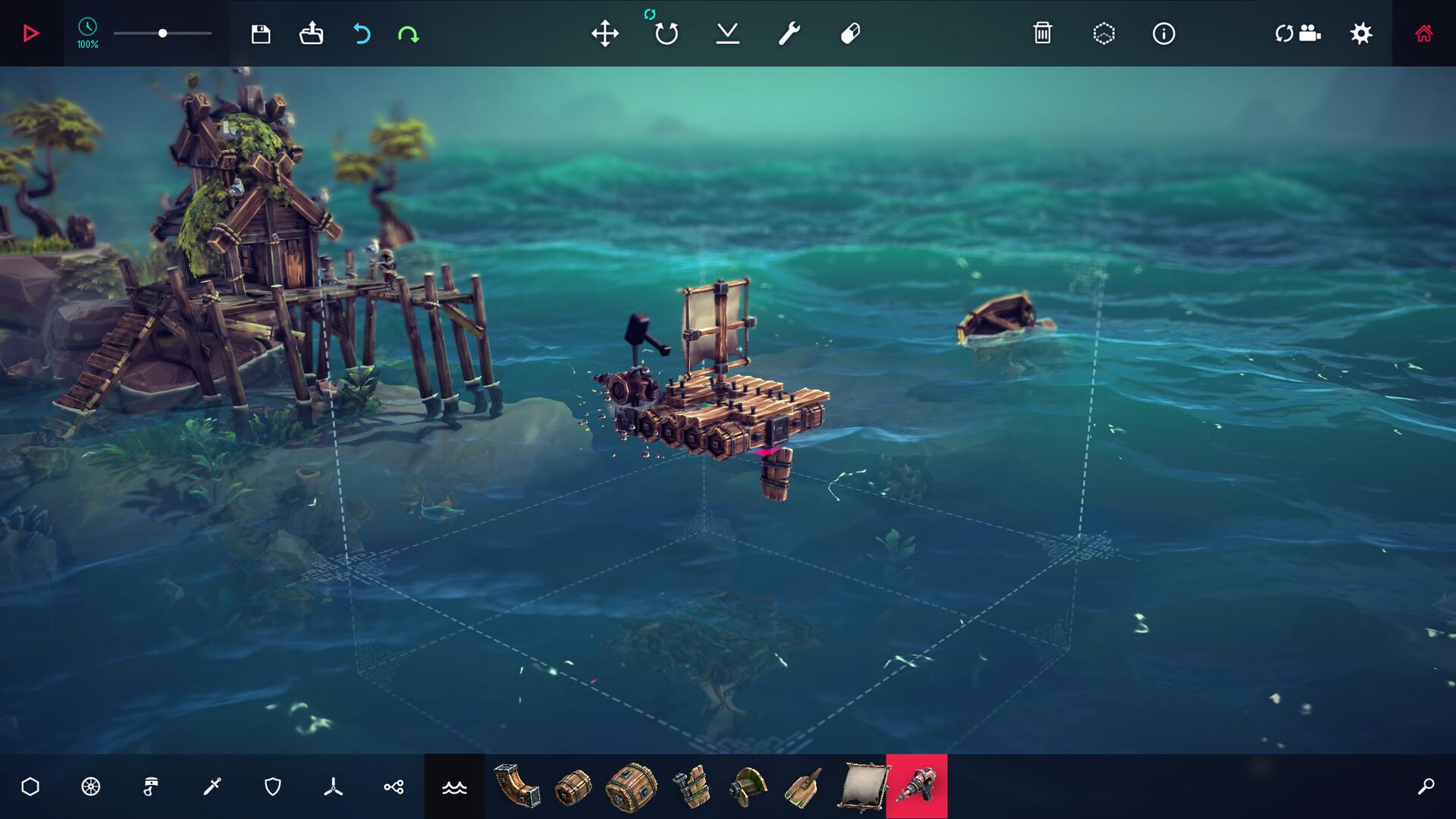
Task: Switch to the Water blocks tab
Action: click(x=453, y=786)
